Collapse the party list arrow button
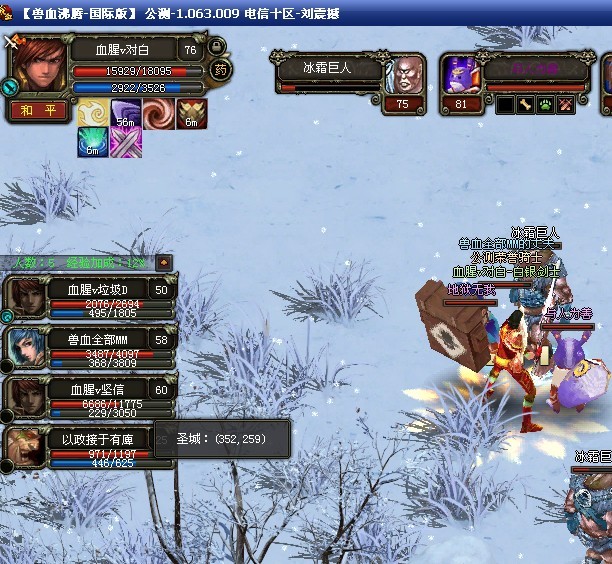 pos(164,263)
